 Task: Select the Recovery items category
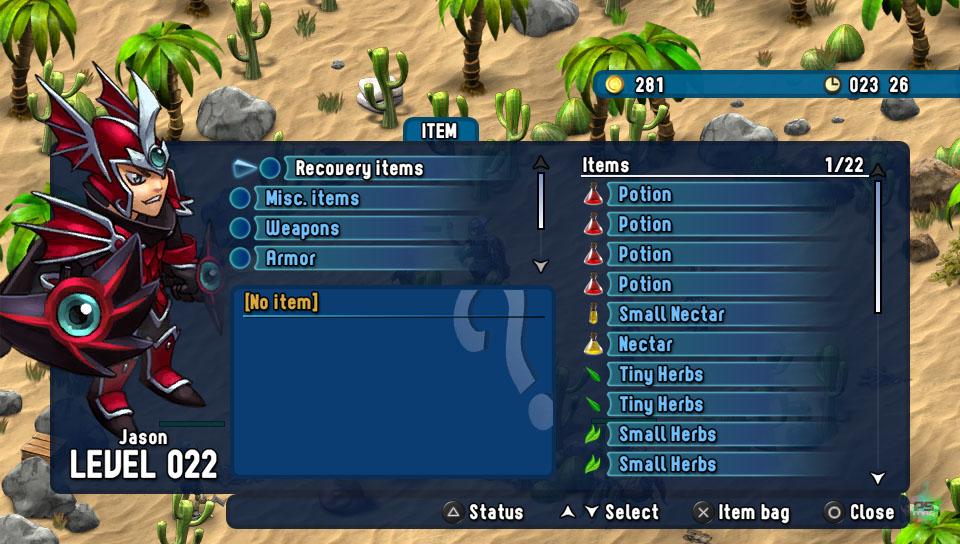tap(359, 168)
